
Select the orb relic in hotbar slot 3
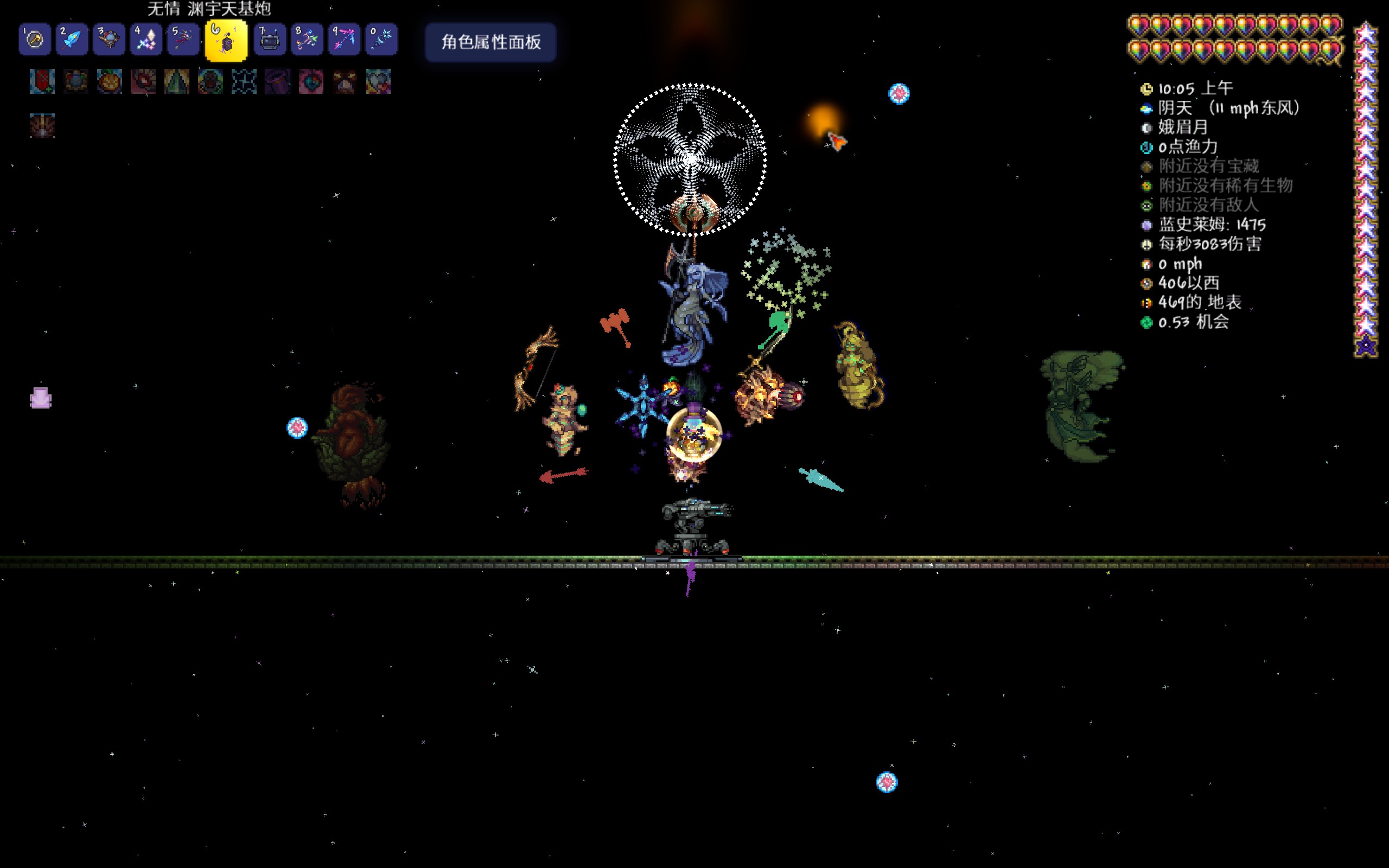pos(109,40)
